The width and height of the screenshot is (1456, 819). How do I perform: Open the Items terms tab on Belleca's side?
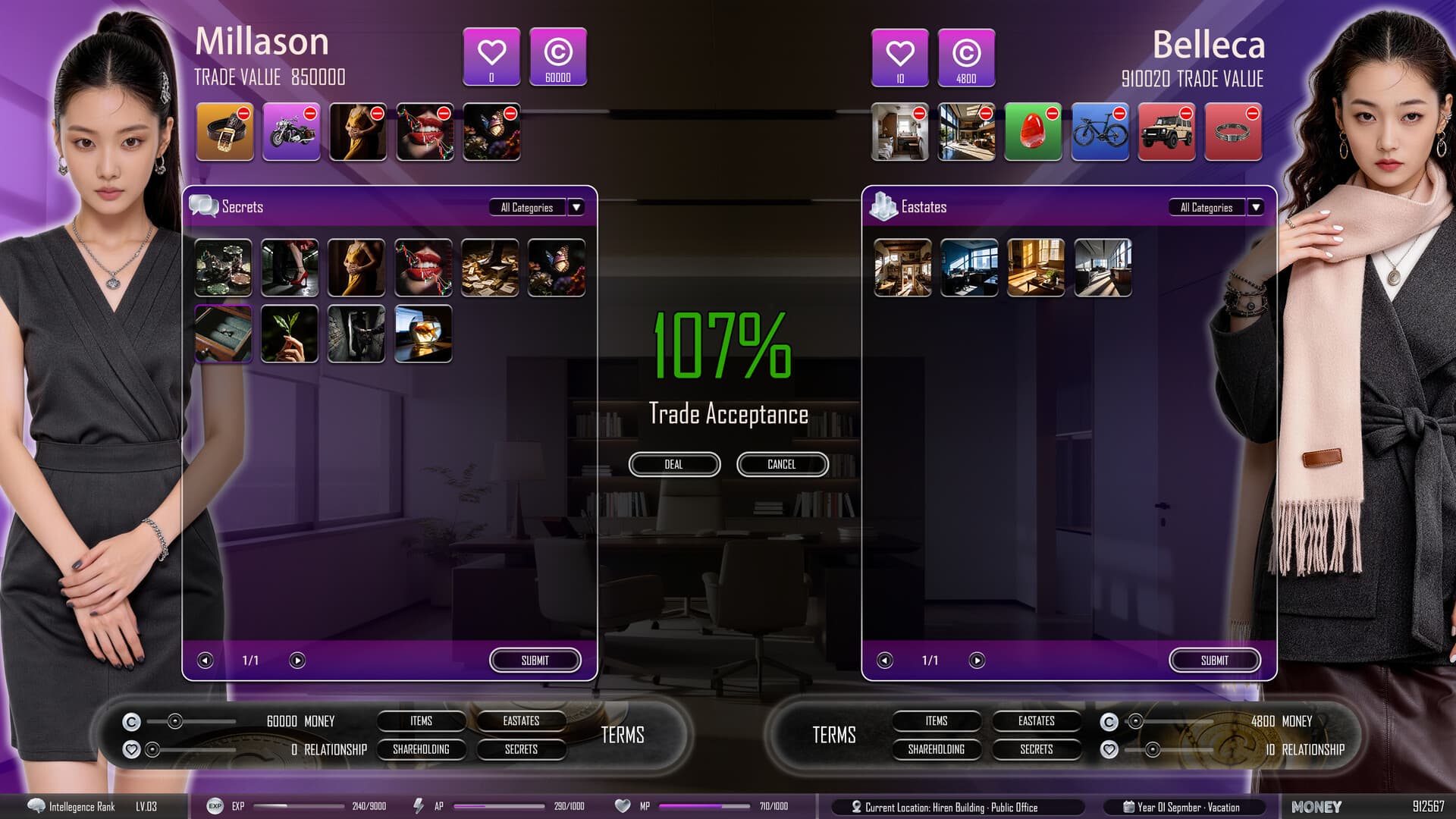937,721
